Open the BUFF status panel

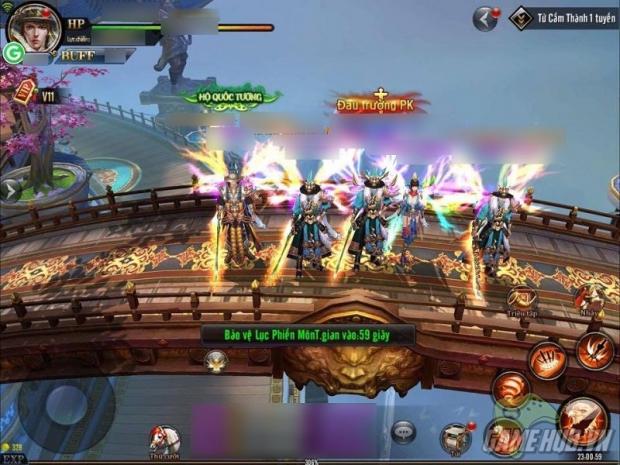77,56
